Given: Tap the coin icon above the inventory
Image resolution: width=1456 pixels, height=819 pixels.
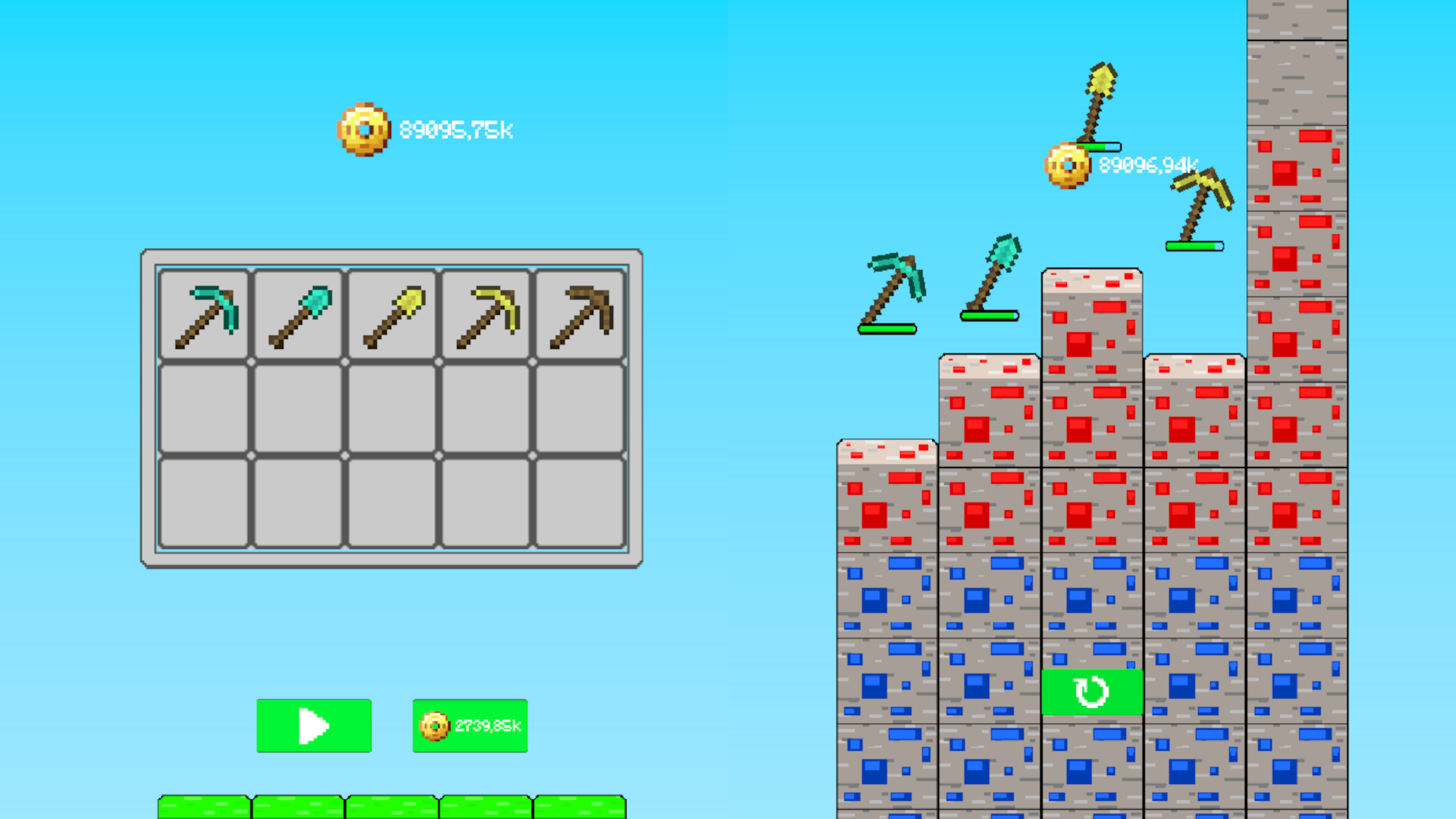Looking at the screenshot, I should pyautogui.click(x=362, y=129).
